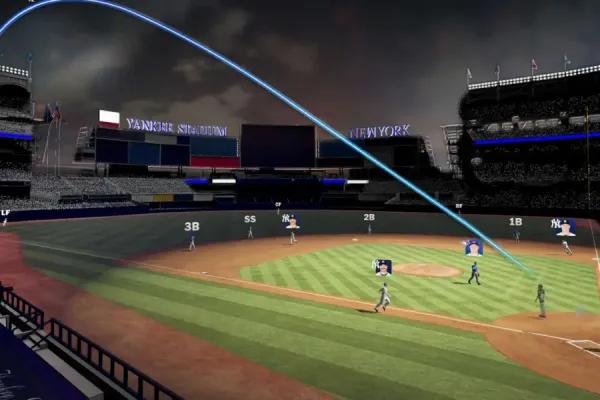Image resolution: width=600 pixels, height=400 pixels.
Task: Select the LF position marker
Action: click(x=6, y=212)
